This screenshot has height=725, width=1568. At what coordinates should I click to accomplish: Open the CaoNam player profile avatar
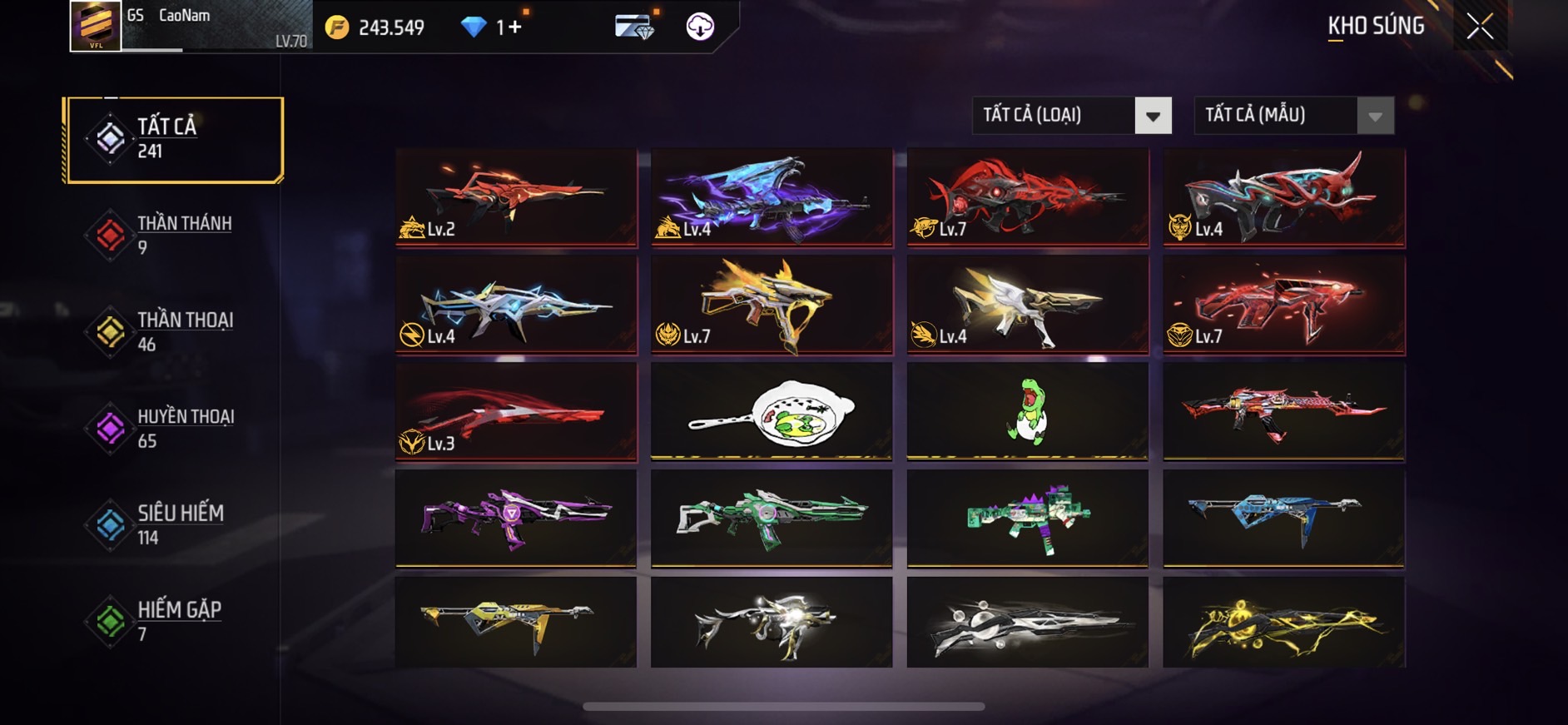[x=96, y=27]
